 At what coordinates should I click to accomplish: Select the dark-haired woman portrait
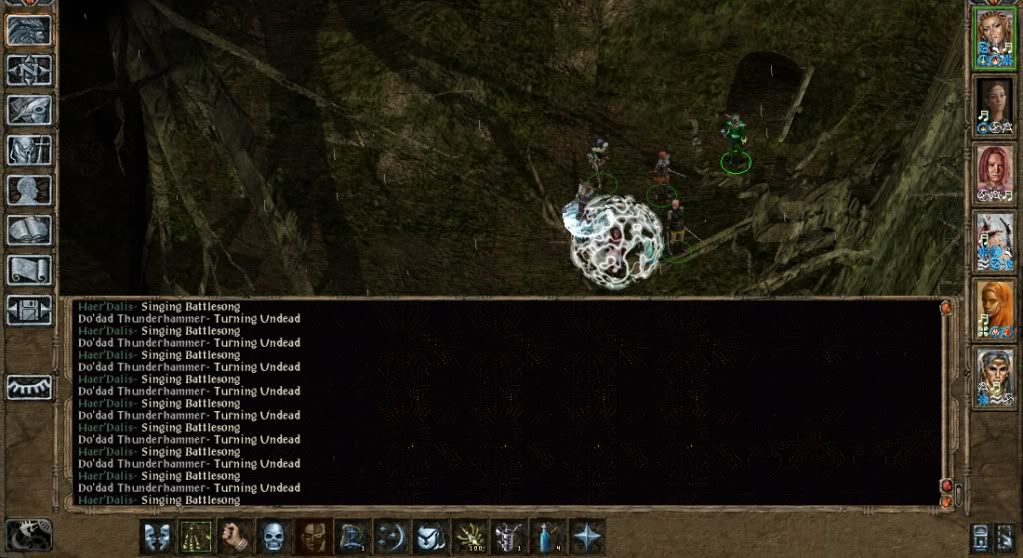tap(994, 107)
